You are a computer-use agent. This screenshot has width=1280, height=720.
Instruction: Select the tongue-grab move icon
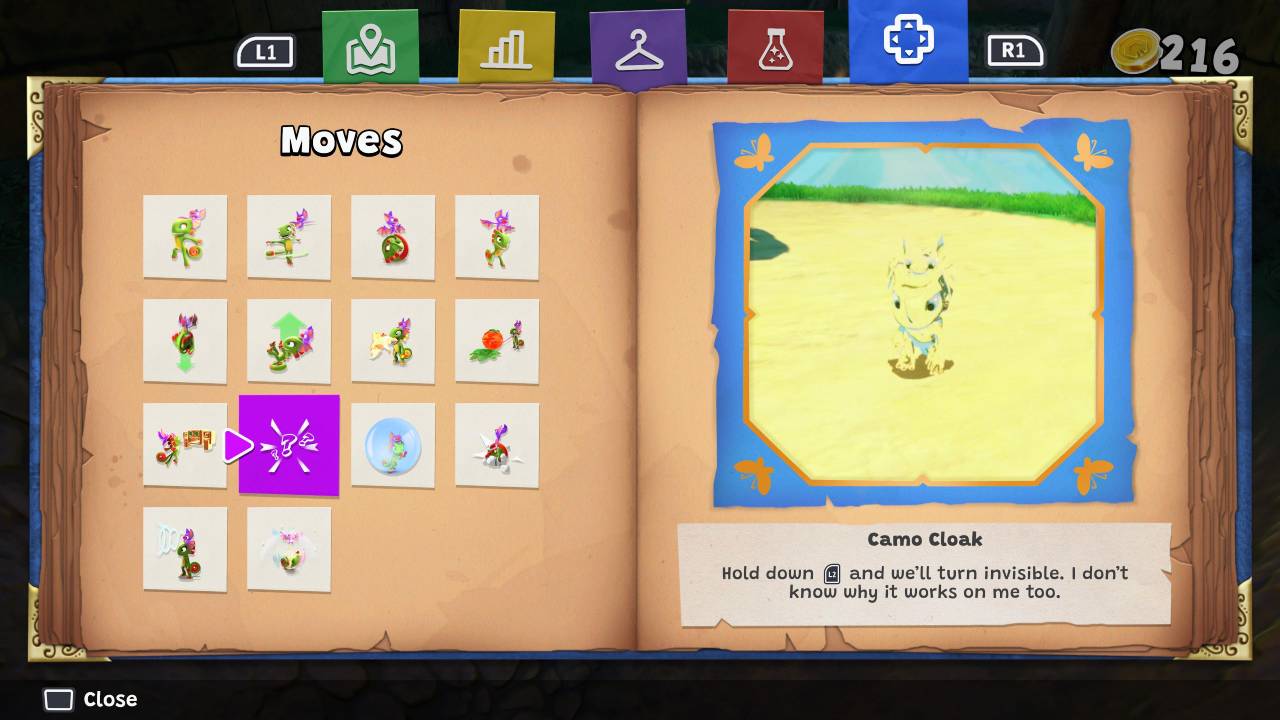pos(393,341)
